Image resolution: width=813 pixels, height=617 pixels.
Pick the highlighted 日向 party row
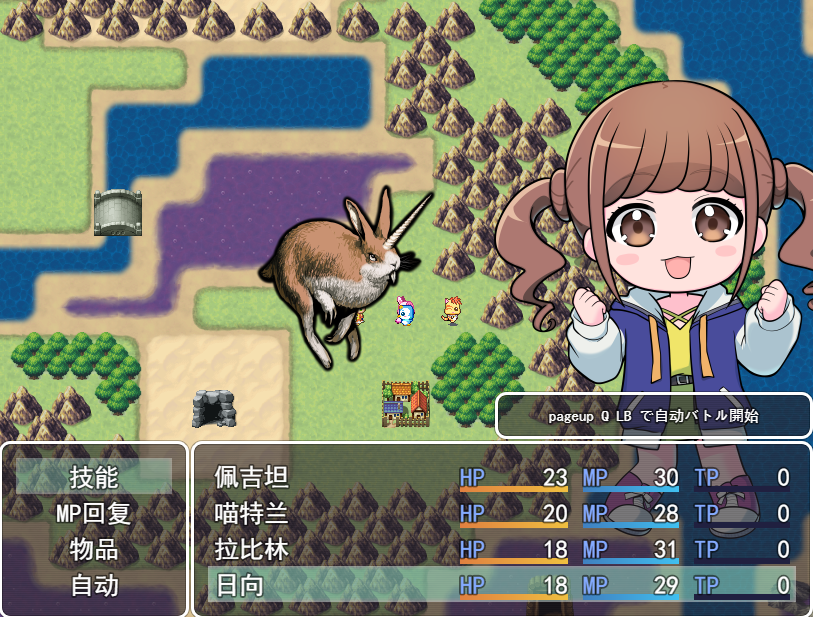coord(500,586)
